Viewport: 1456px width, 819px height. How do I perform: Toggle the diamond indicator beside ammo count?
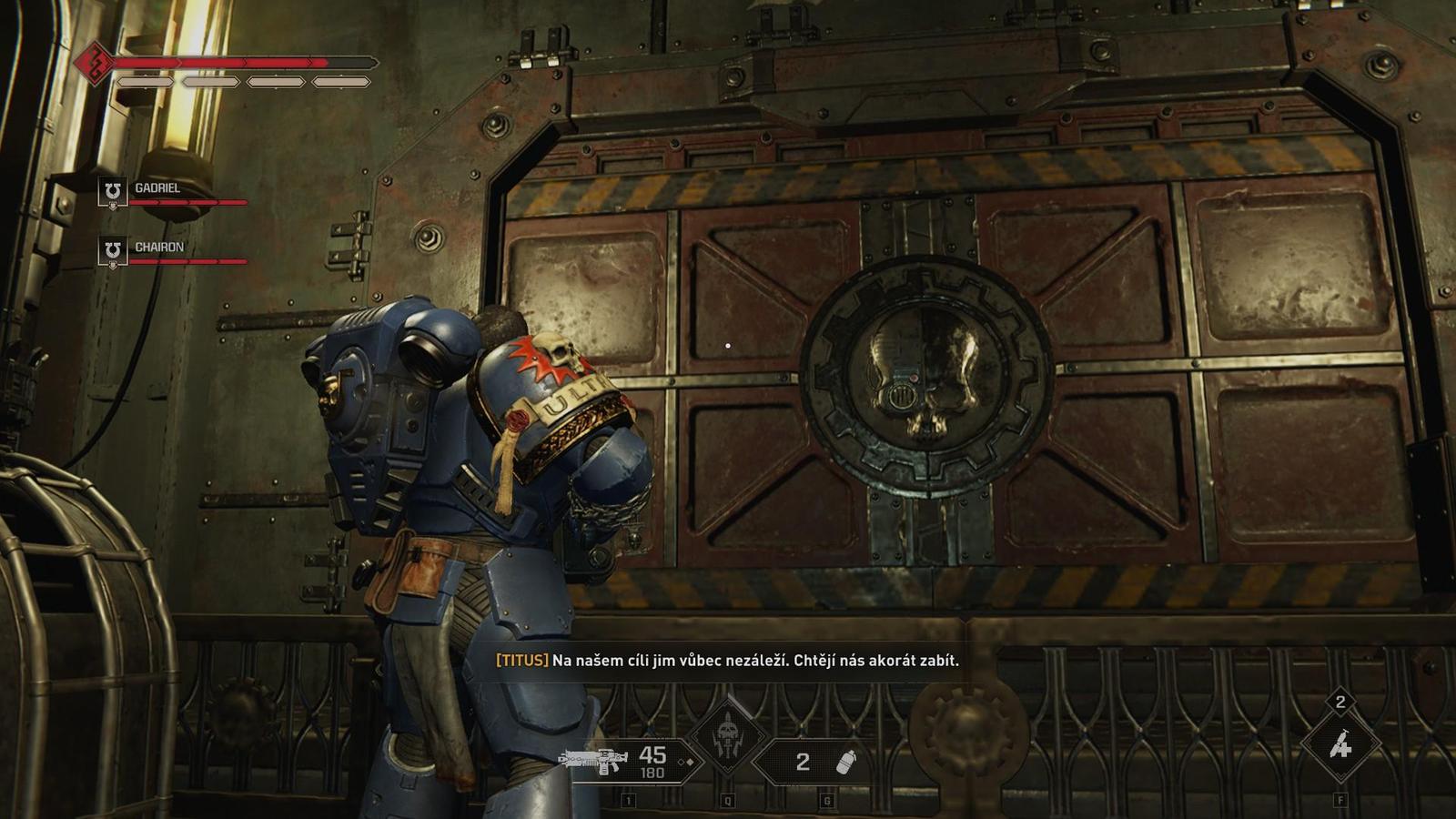688,761
